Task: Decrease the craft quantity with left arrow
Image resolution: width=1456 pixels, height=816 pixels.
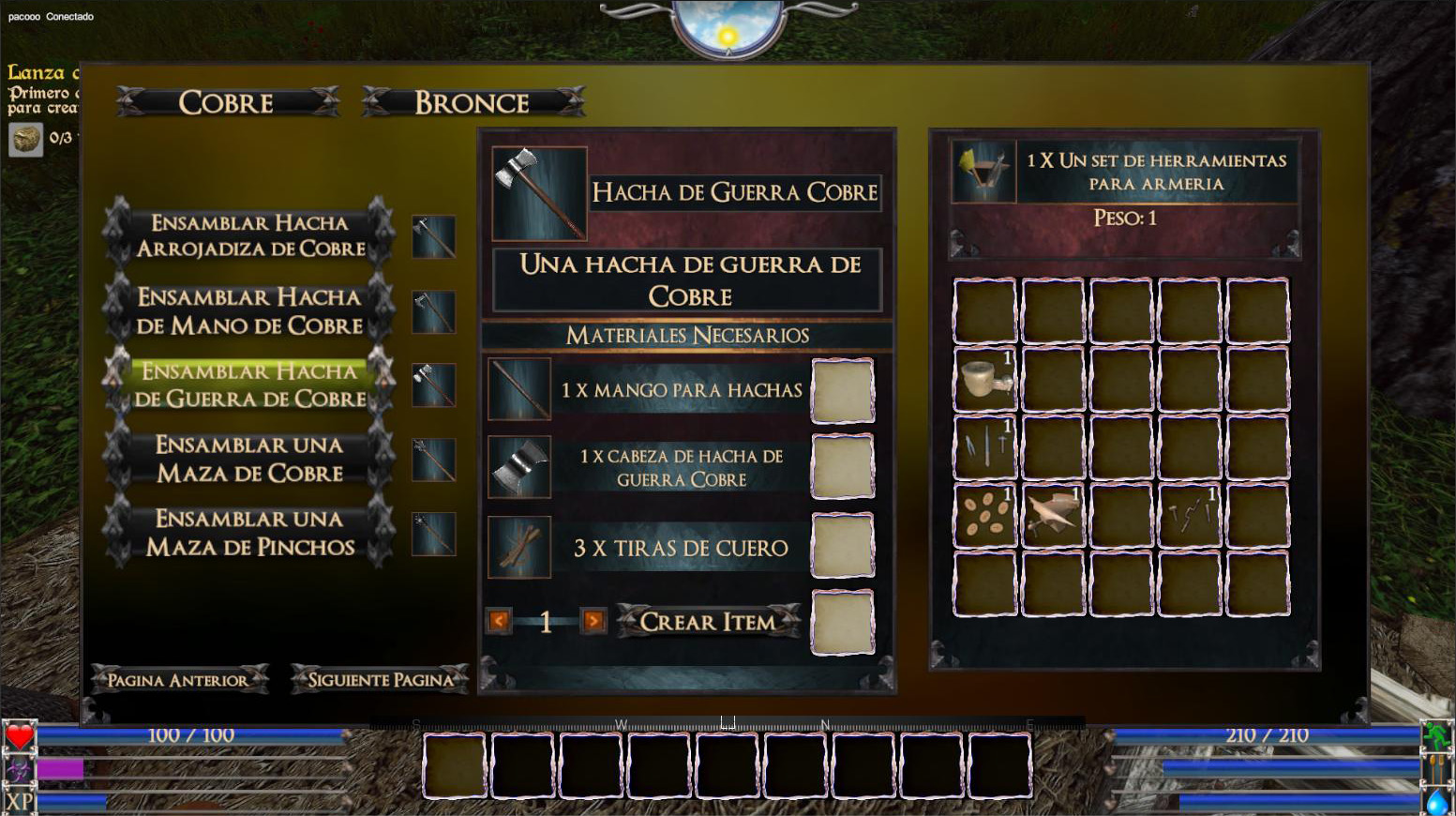Action: click(x=499, y=621)
